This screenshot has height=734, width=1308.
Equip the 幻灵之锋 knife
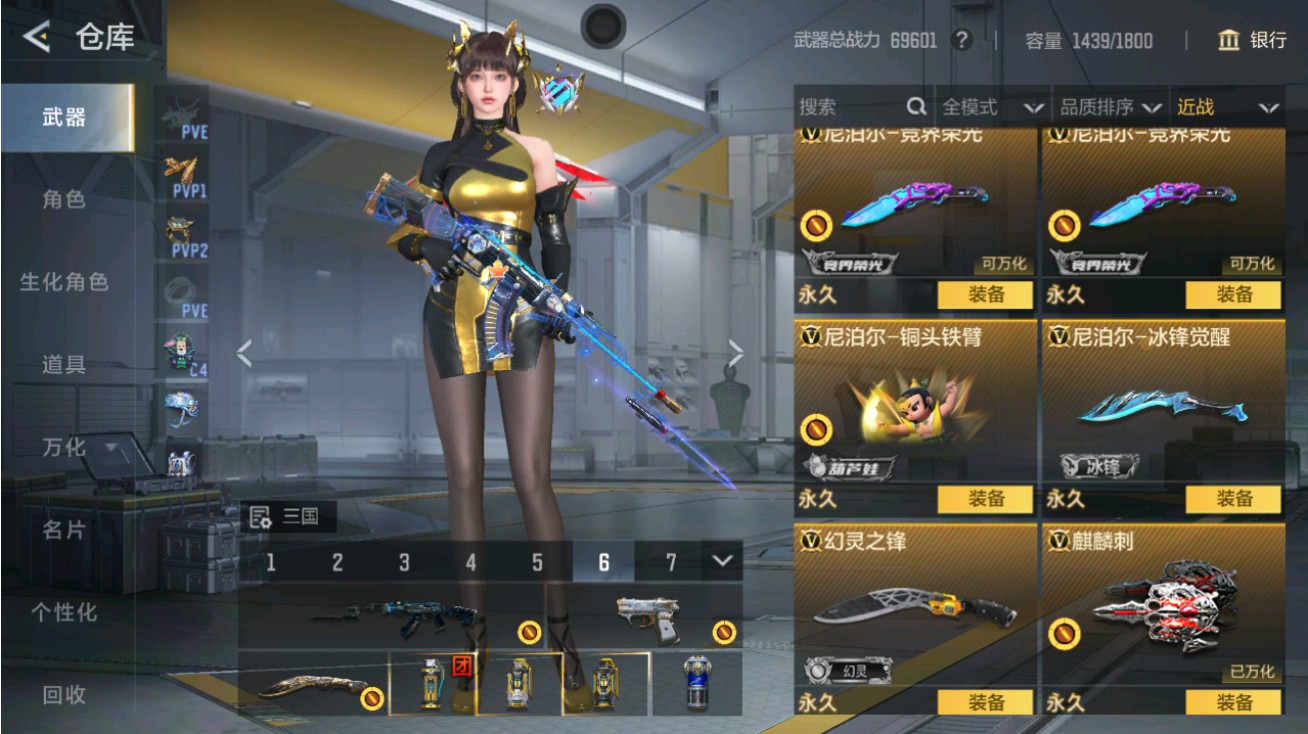[x=985, y=702]
